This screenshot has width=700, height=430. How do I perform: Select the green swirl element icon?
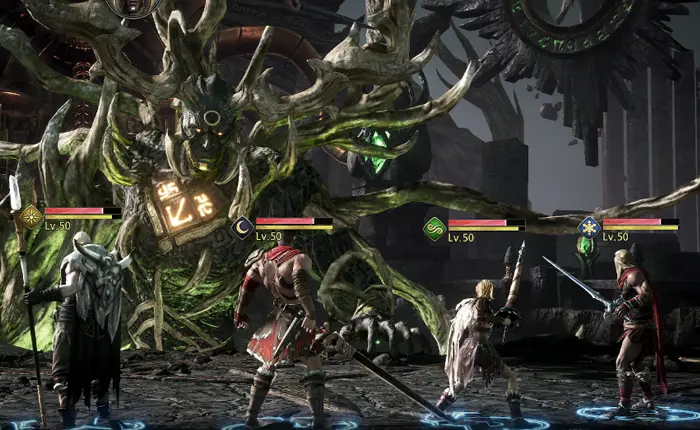click(x=434, y=227)
